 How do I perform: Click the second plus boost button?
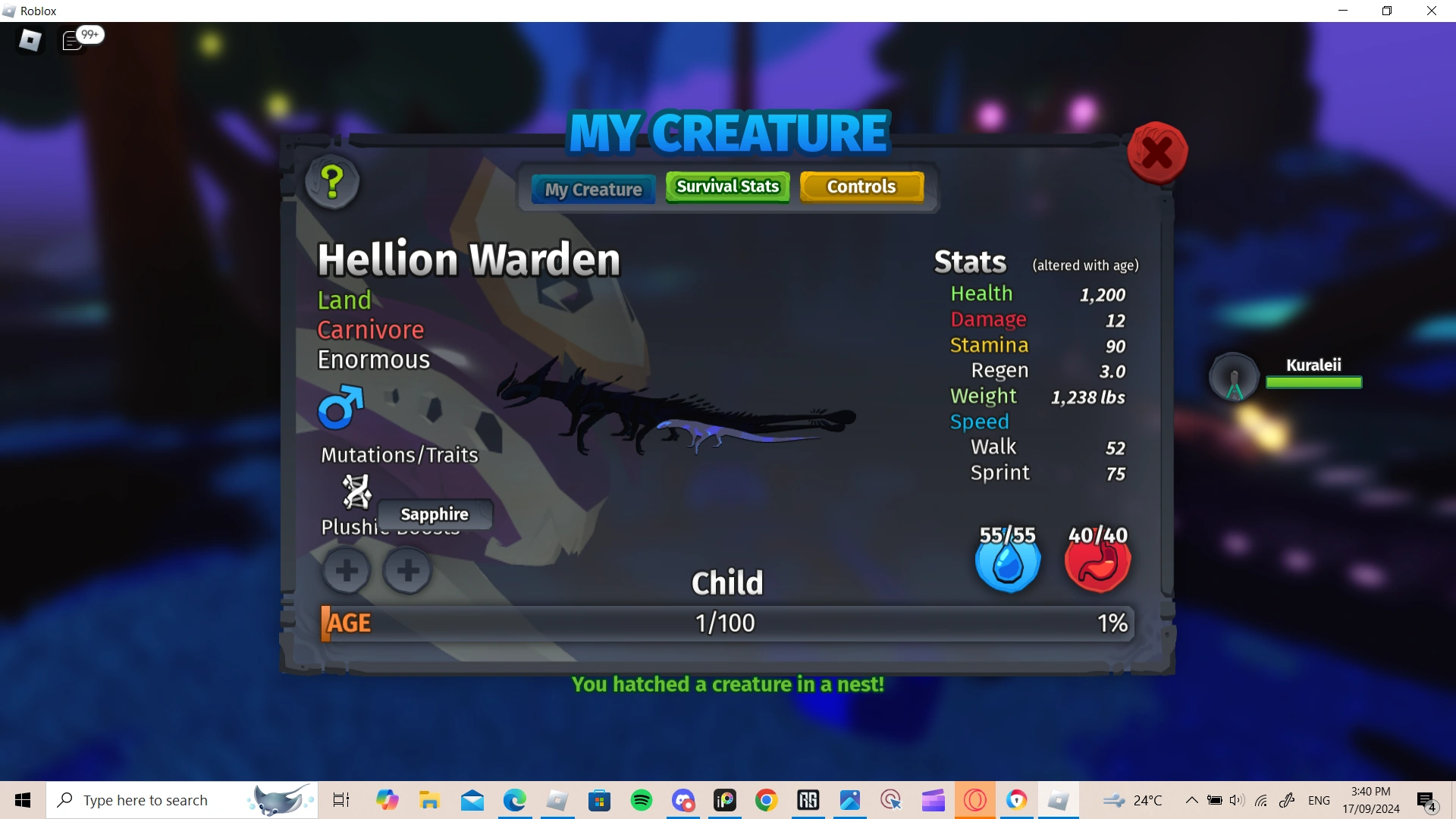[x=407, y=571]
